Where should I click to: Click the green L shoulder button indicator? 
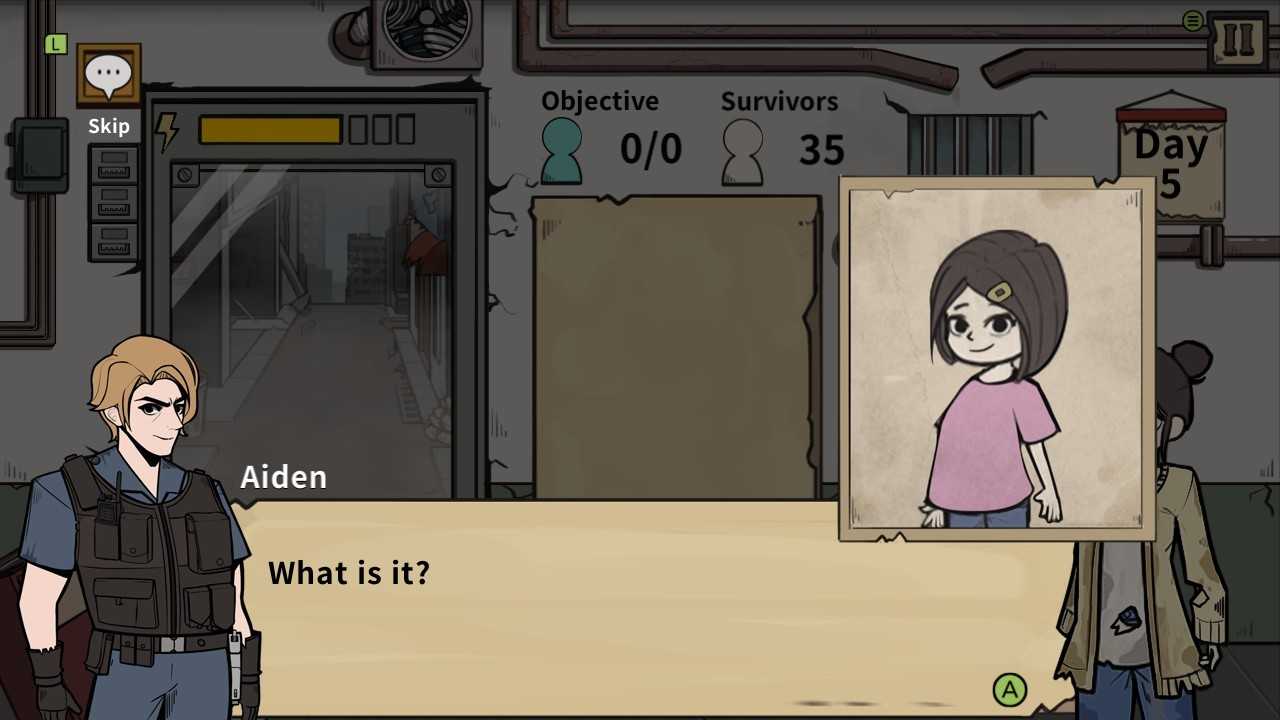[56, 44]
